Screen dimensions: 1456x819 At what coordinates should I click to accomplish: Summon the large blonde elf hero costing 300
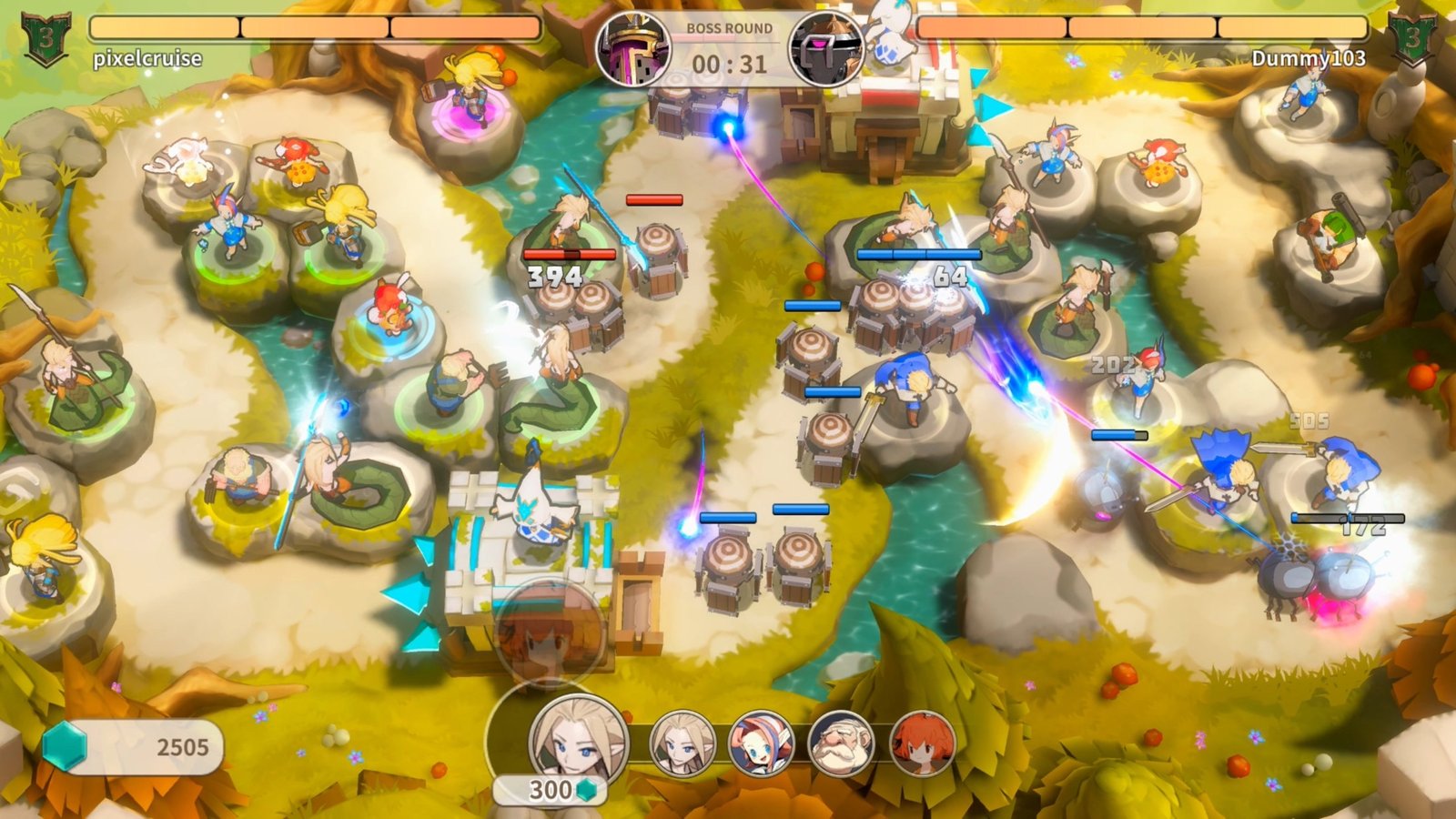pyautogui.click(x=578, y=739)
